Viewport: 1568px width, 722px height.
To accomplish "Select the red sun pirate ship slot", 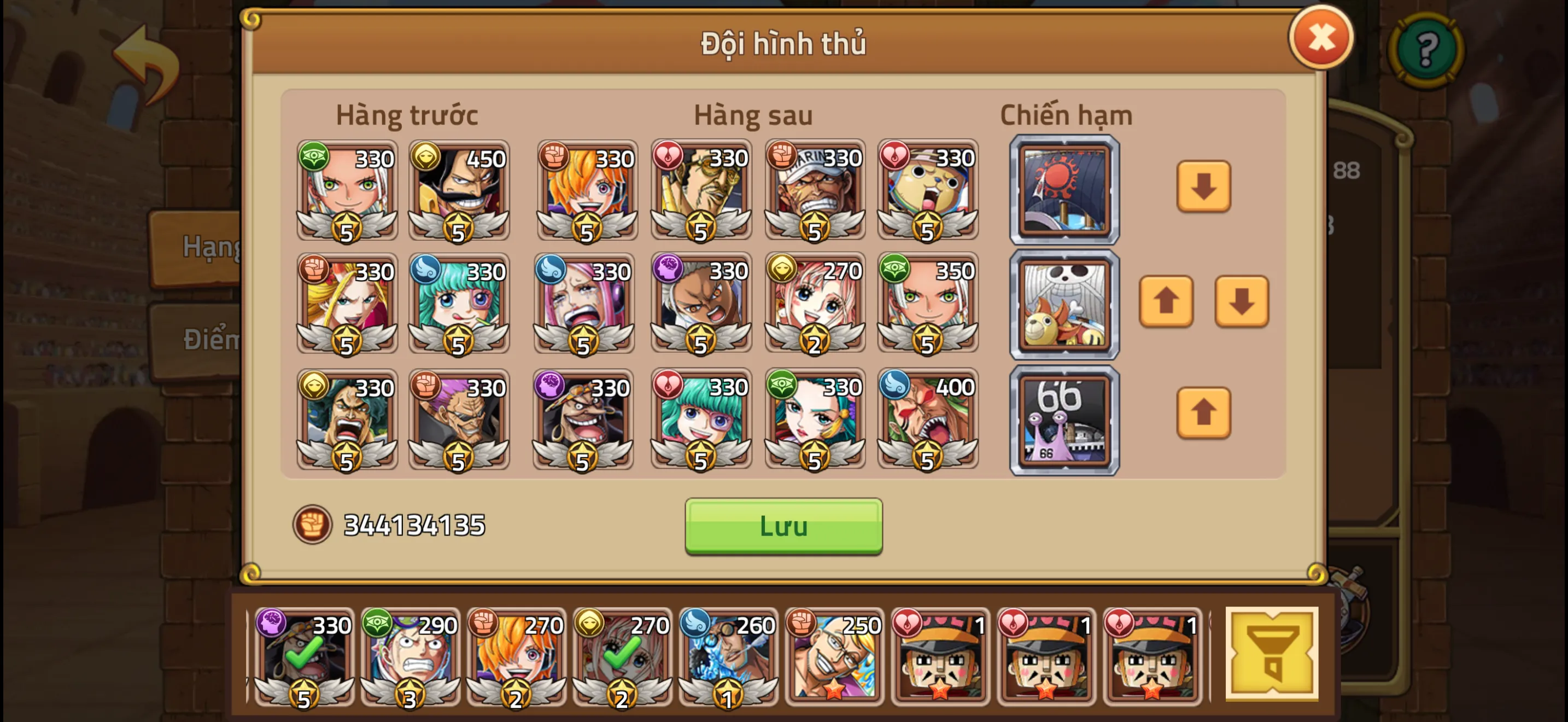I will tap(1063, 189).
